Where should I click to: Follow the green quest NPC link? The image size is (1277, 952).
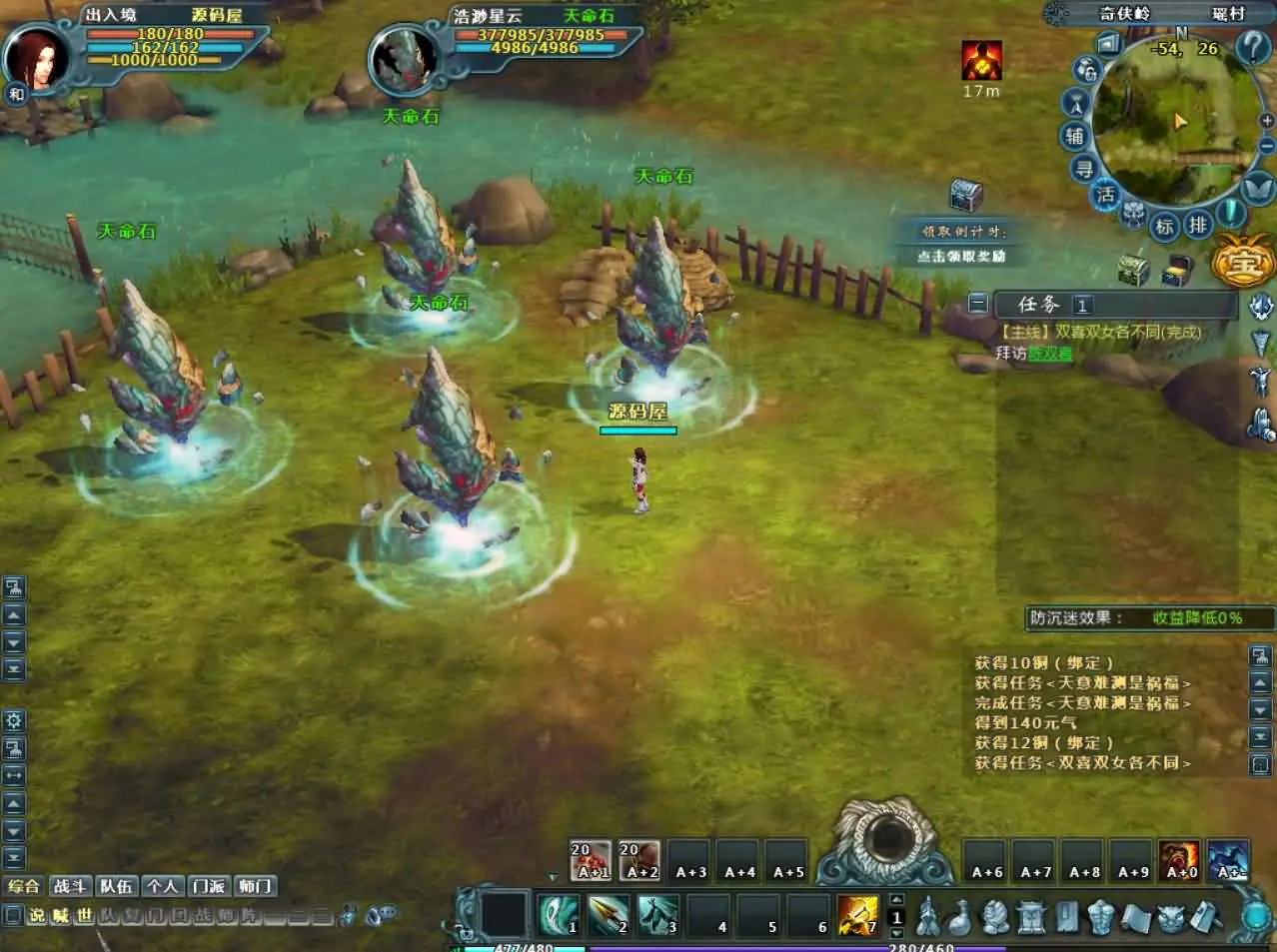click(1050, 354)
